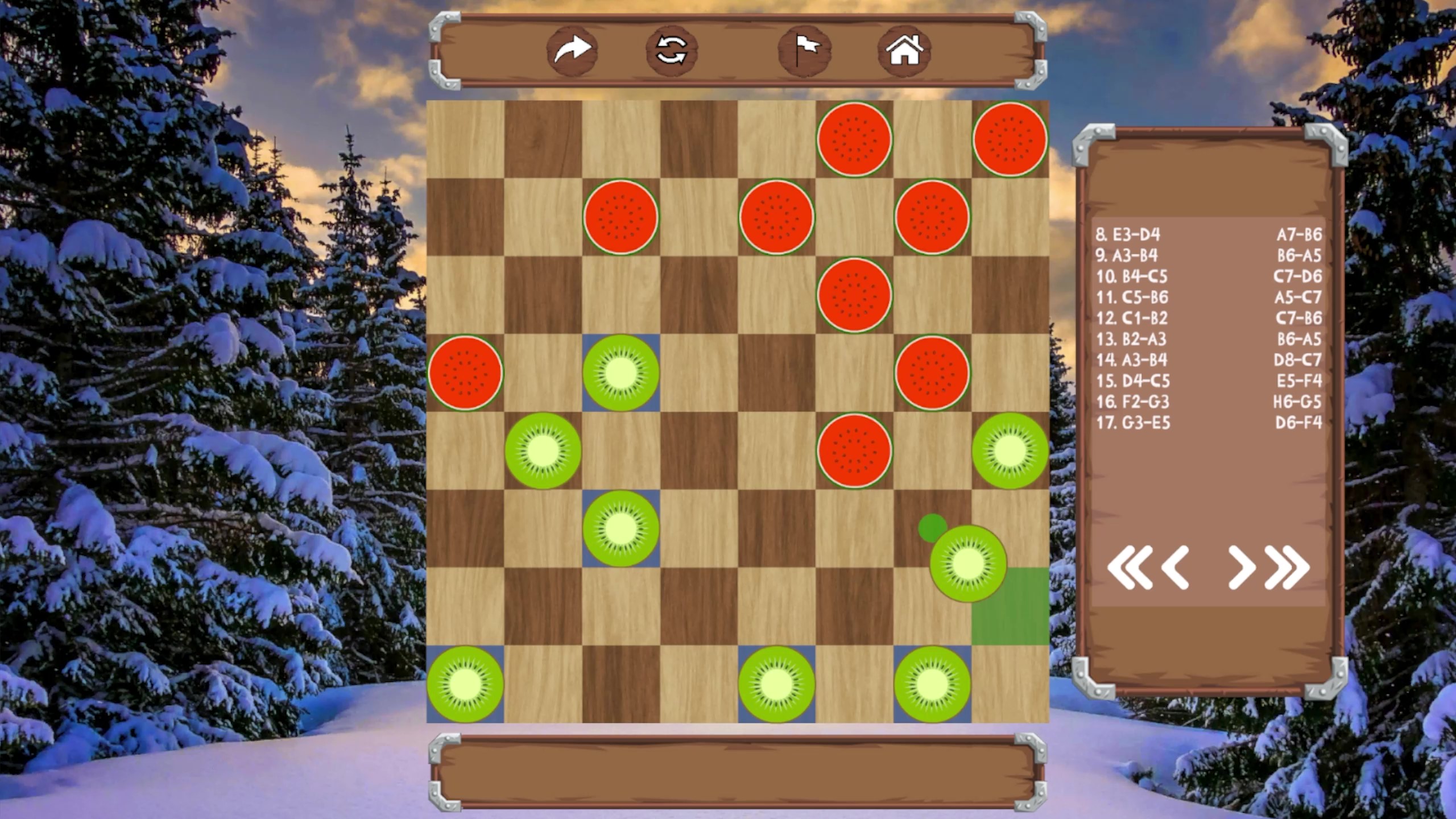Click the undo move arrow icon
This screenshot has height=819, width=1456.
coord(572,50)
